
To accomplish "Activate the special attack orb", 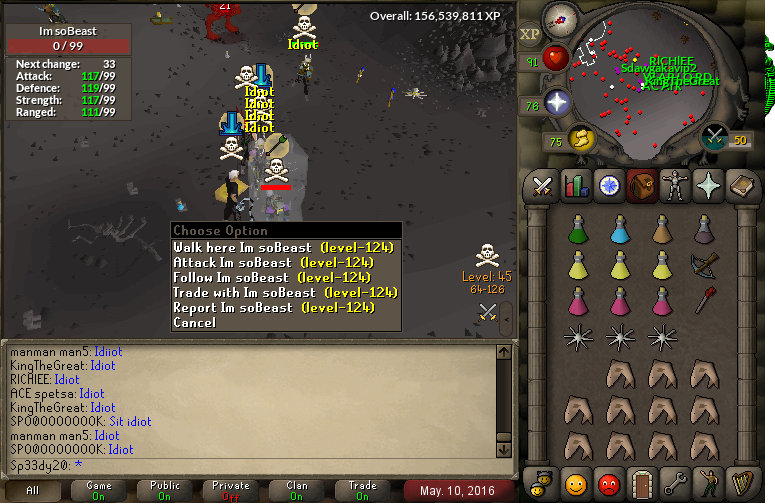I will tap(716, 137).
